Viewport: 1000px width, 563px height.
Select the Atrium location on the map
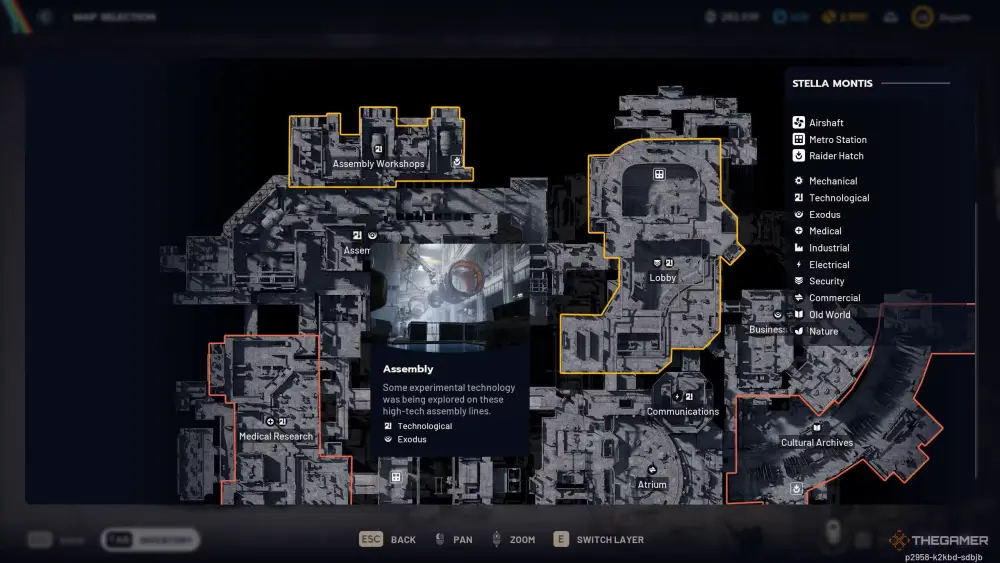pos(652,484)
